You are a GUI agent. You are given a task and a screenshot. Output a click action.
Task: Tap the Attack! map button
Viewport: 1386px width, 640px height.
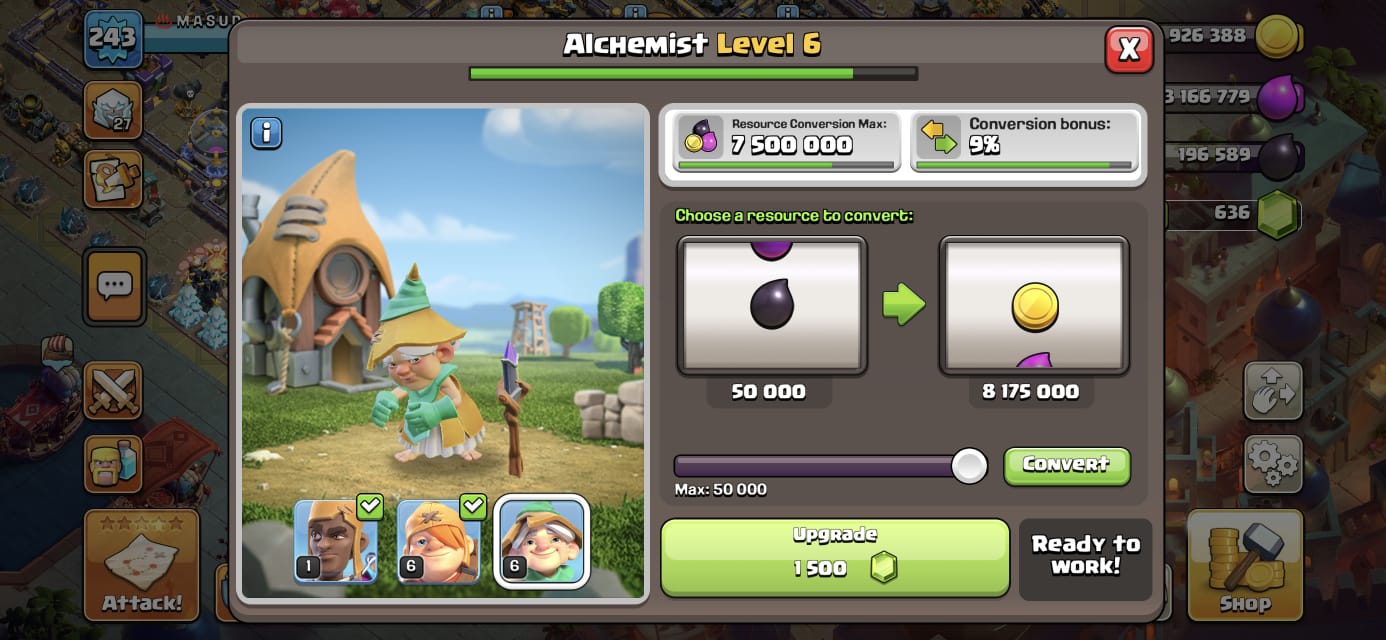tap(141, 563)
